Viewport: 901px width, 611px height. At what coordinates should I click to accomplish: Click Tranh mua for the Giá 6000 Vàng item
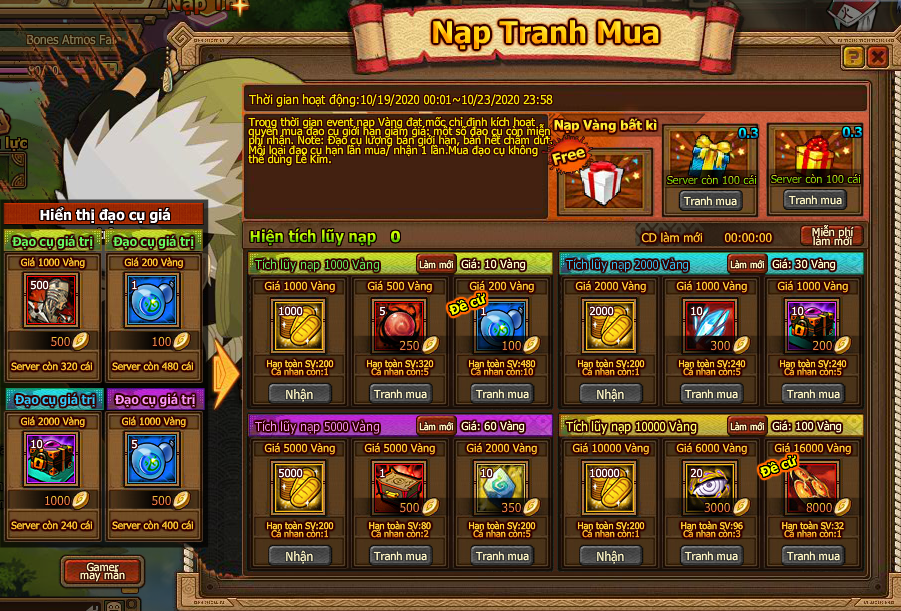712,556
